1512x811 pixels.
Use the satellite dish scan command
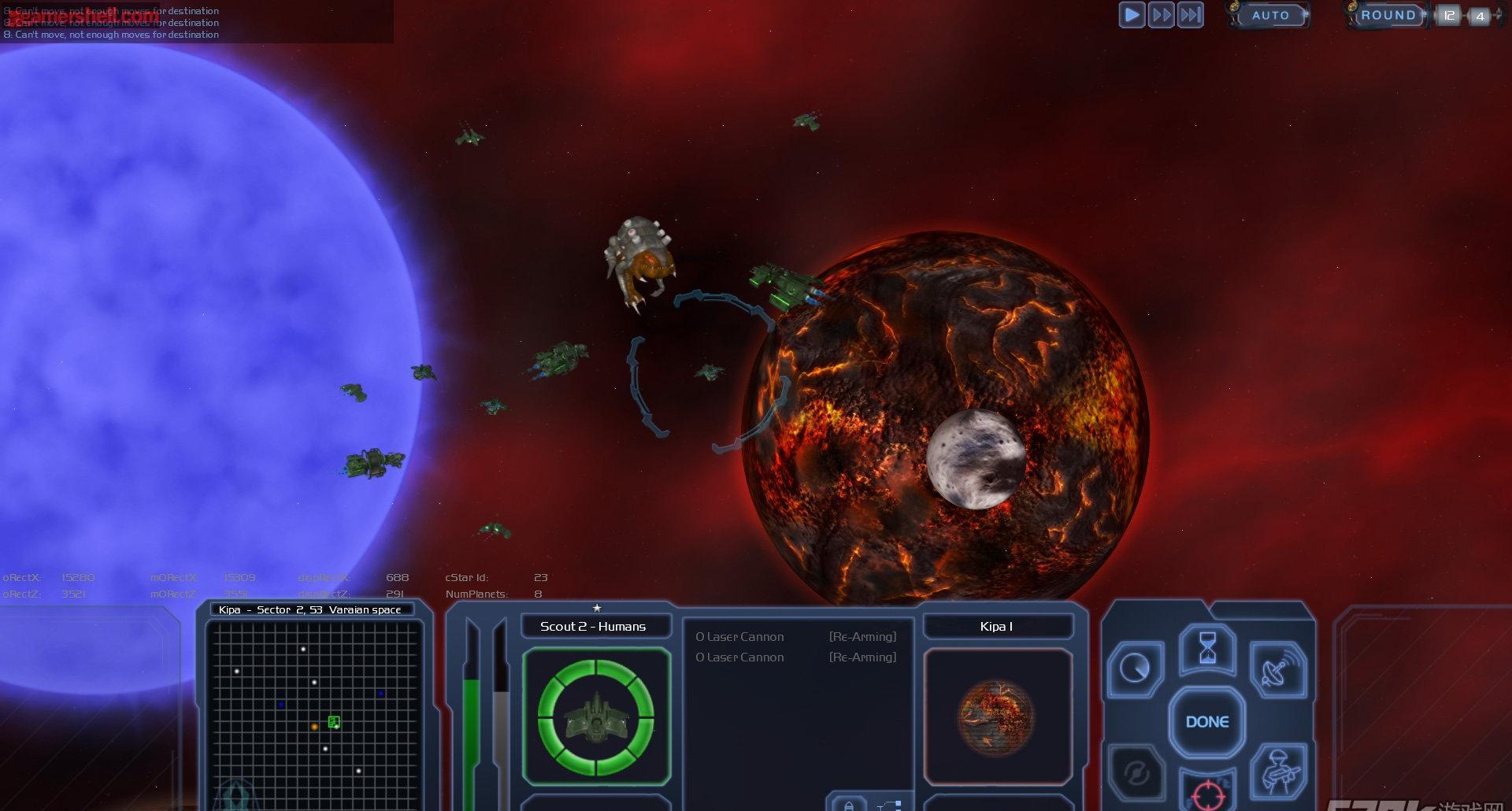pyautogui.click(x=1277, y=671)
